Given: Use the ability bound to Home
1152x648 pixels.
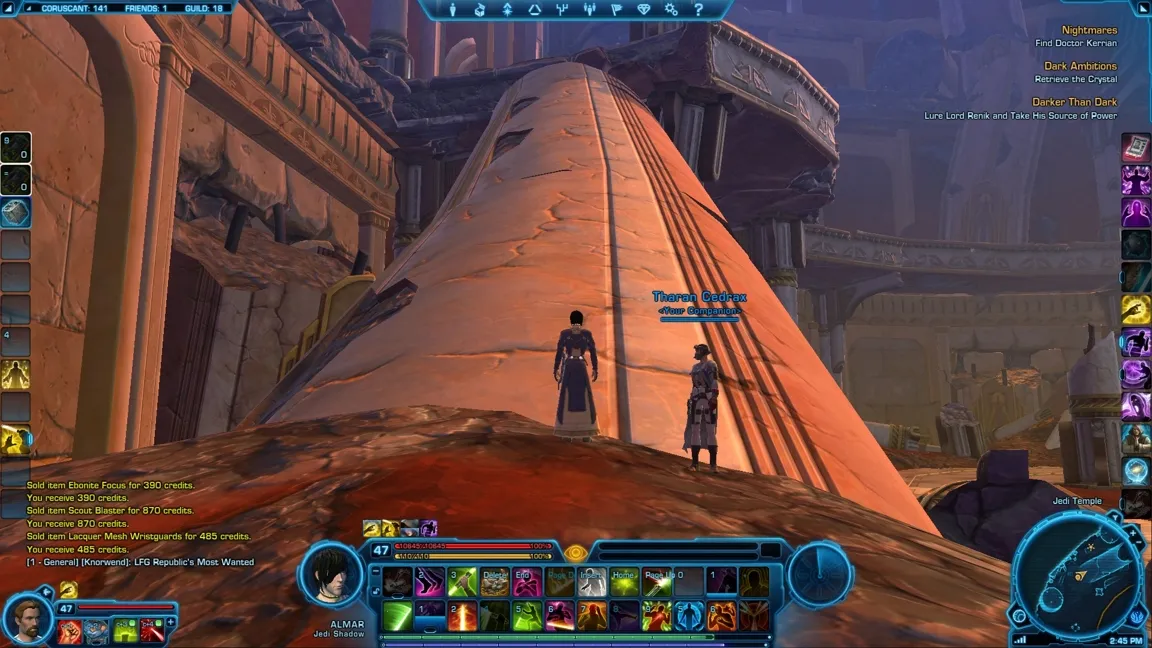Looking at the screenshot, I should pos(624,582).
